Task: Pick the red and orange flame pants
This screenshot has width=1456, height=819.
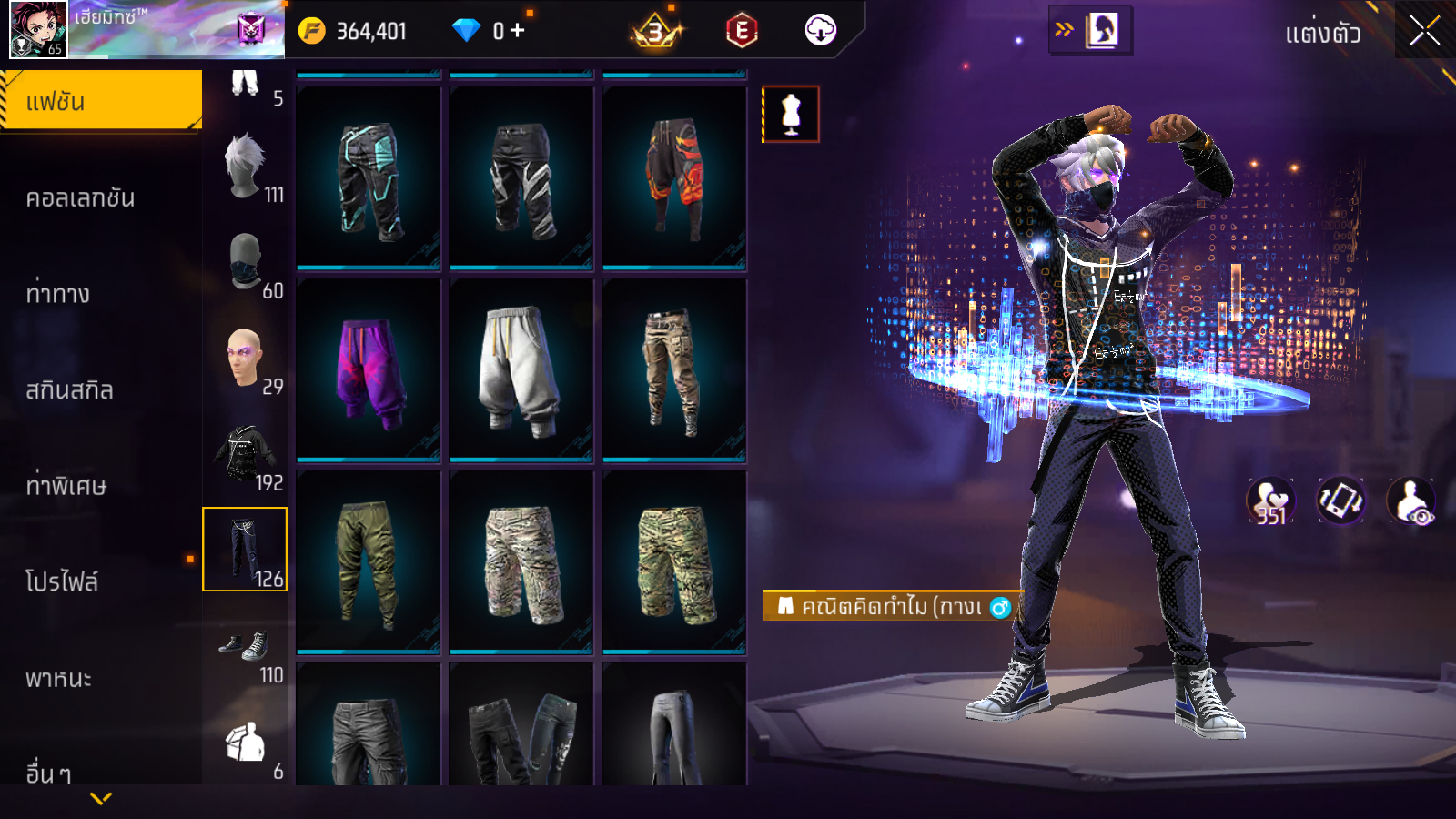Action: (x=674, y=178)
